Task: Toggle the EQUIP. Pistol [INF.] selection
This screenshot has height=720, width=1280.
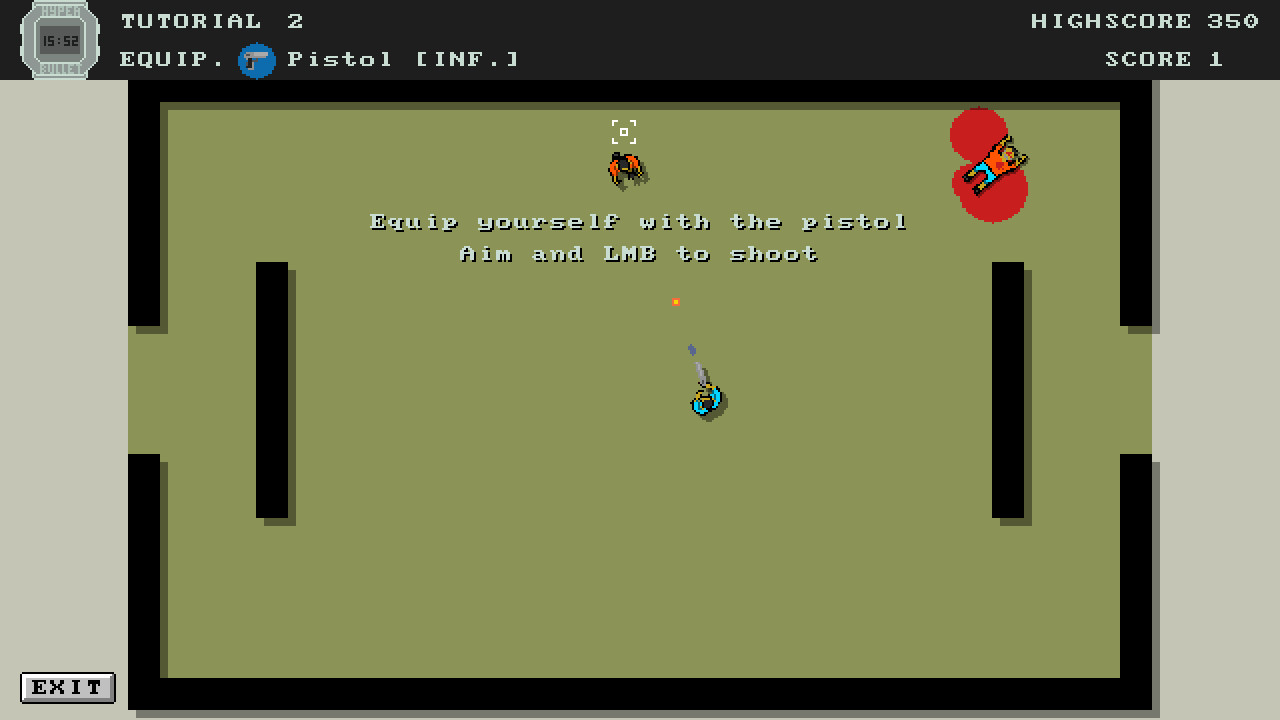Action: click(318, 59)
